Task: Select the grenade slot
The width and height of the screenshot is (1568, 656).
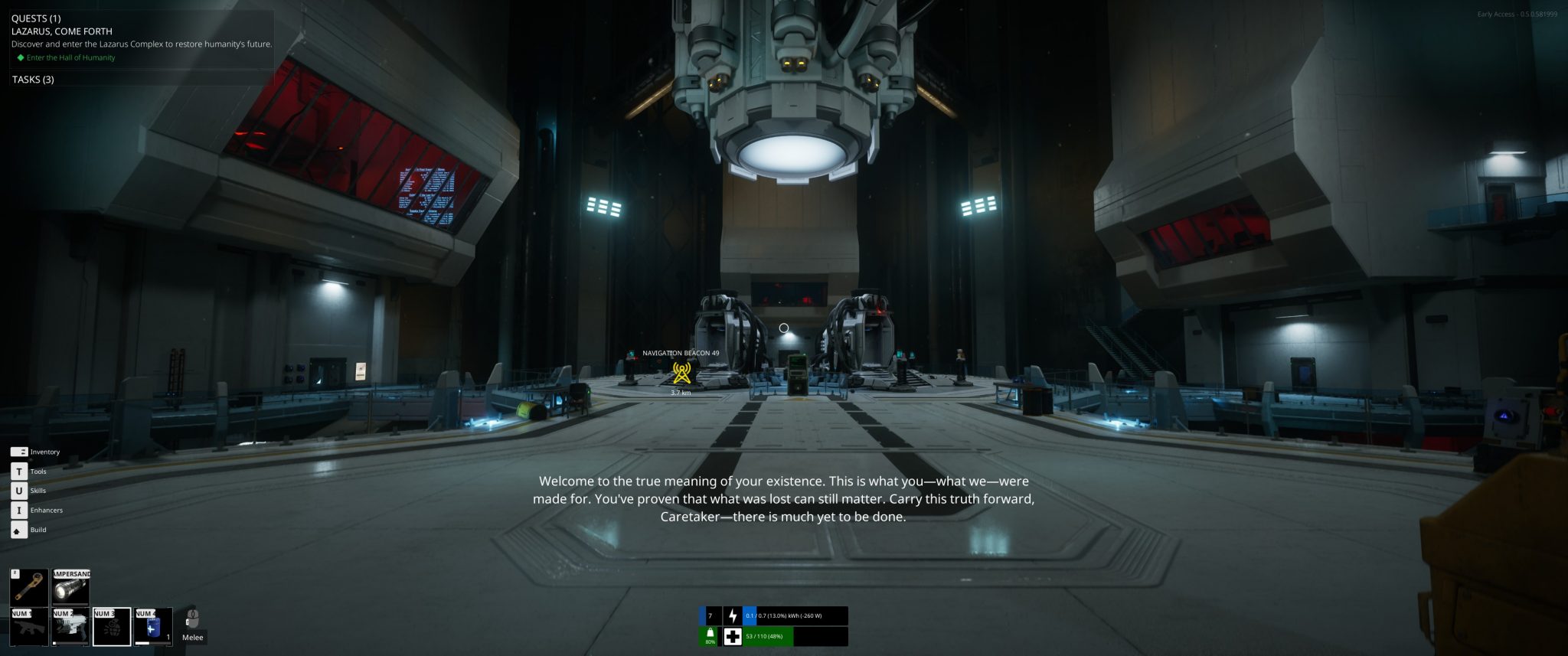Action: point(112,627)
